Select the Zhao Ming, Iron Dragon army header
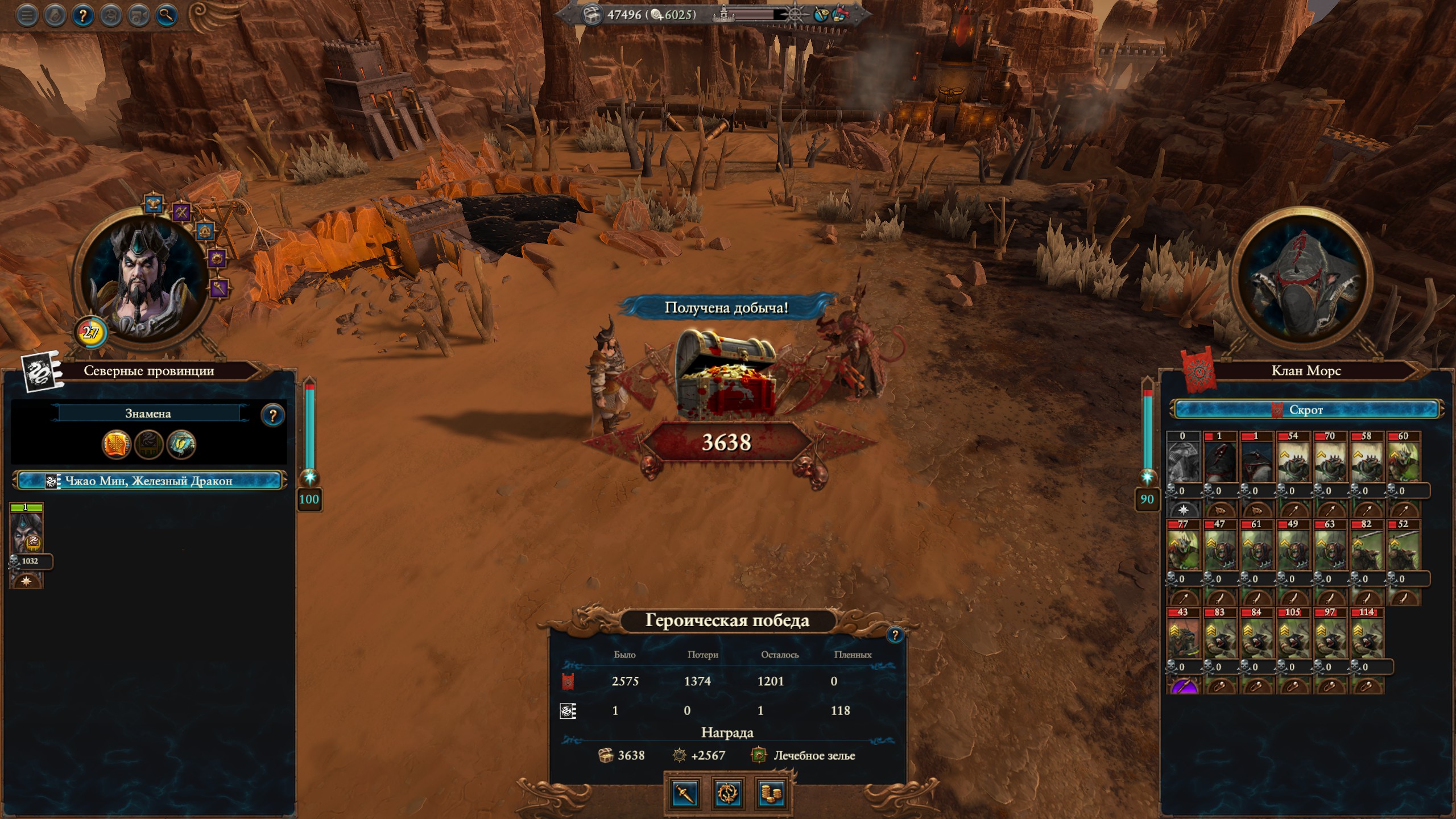 [149, 481]
